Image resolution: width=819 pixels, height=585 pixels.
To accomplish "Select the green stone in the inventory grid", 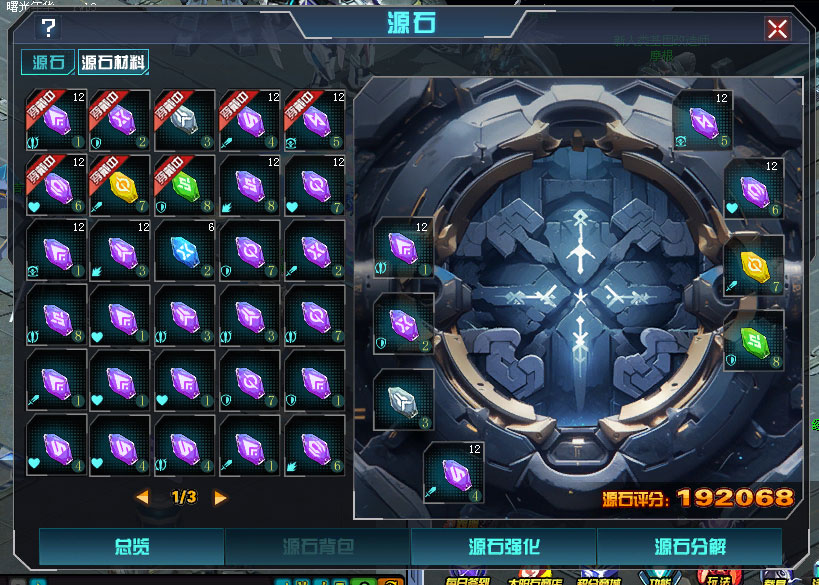I will tap(185, 185).
